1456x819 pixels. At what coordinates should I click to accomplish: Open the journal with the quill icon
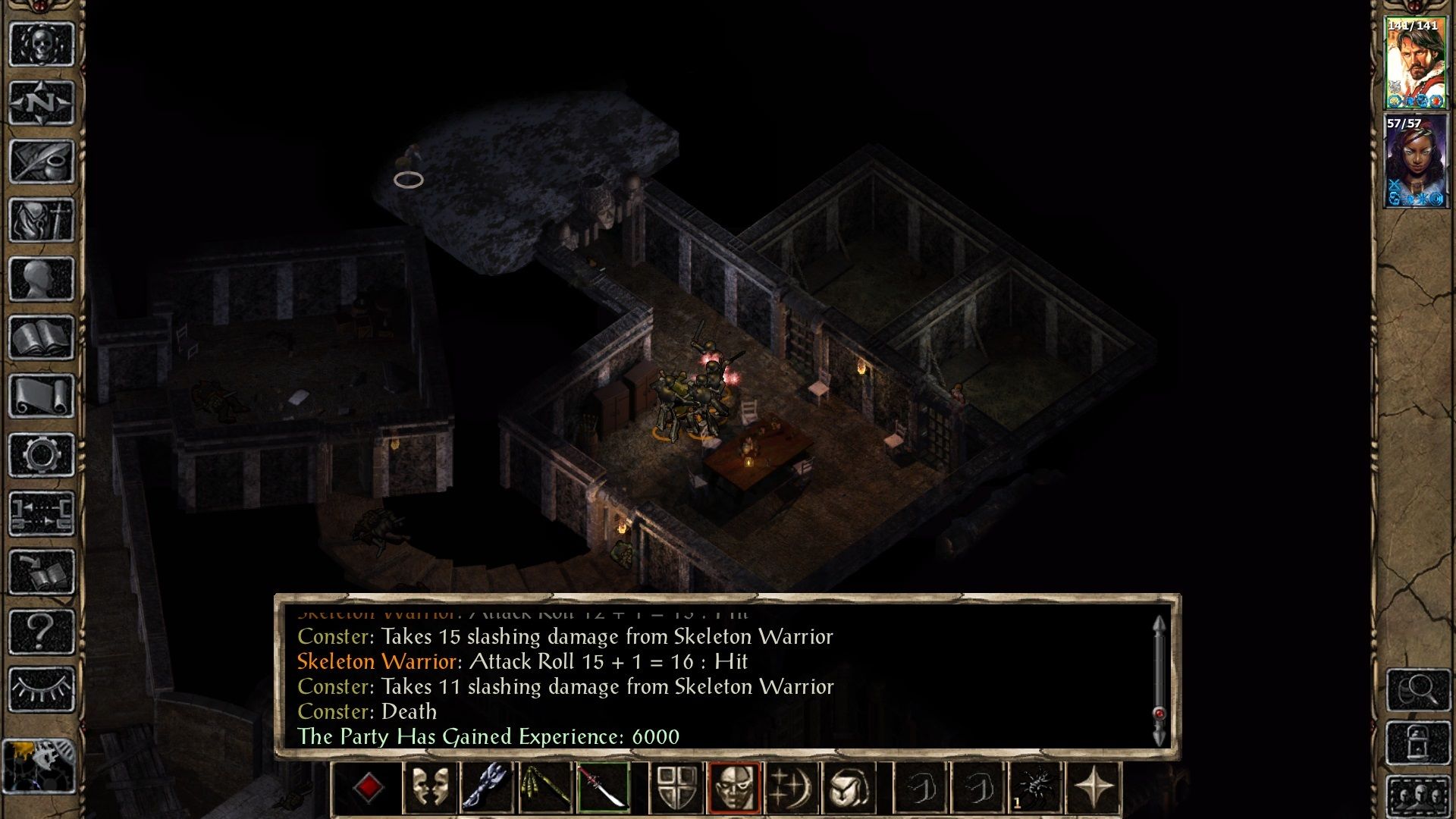(42, 161)
